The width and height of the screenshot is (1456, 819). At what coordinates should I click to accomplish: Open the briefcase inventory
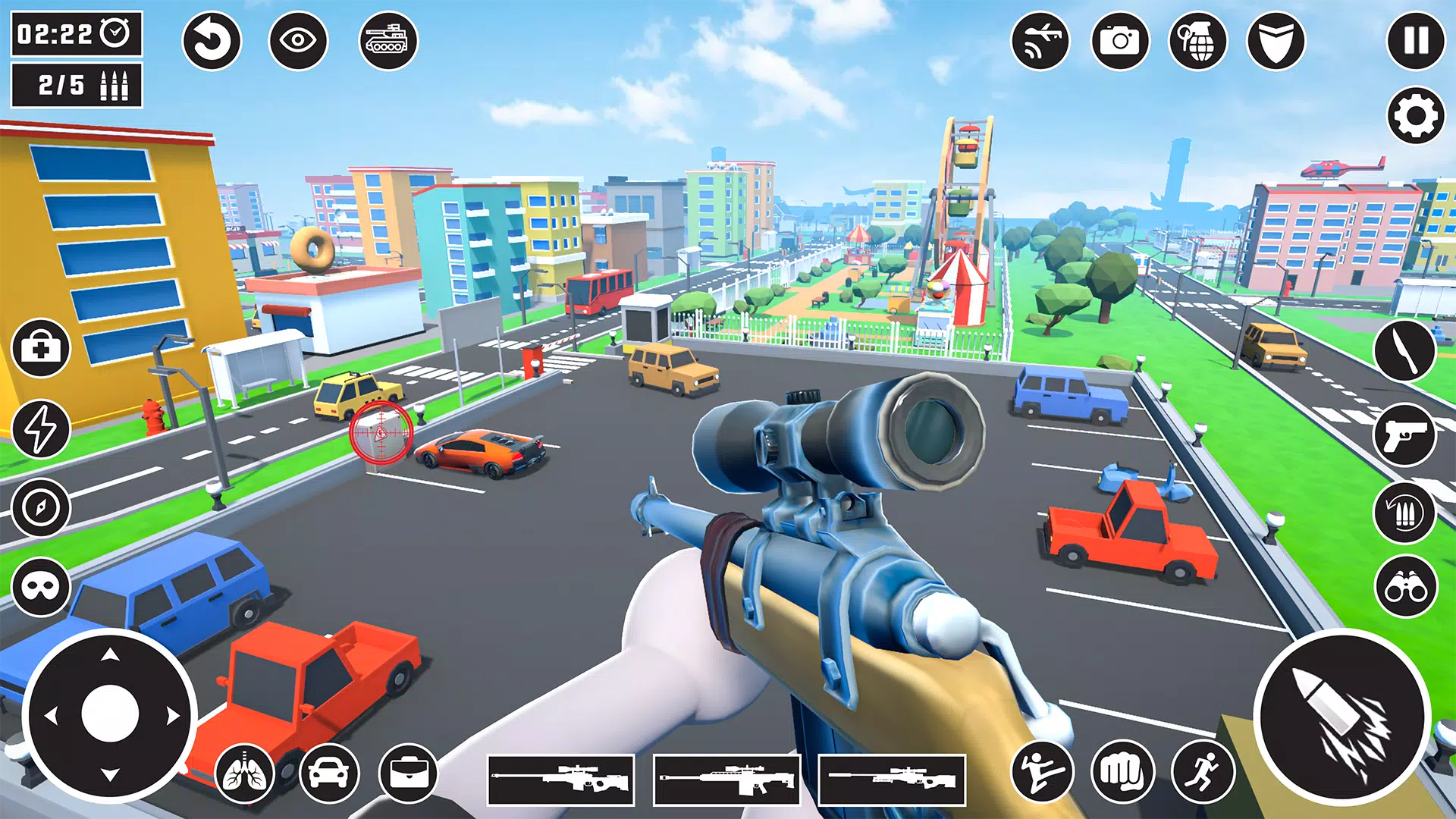(x=409, y=775)
